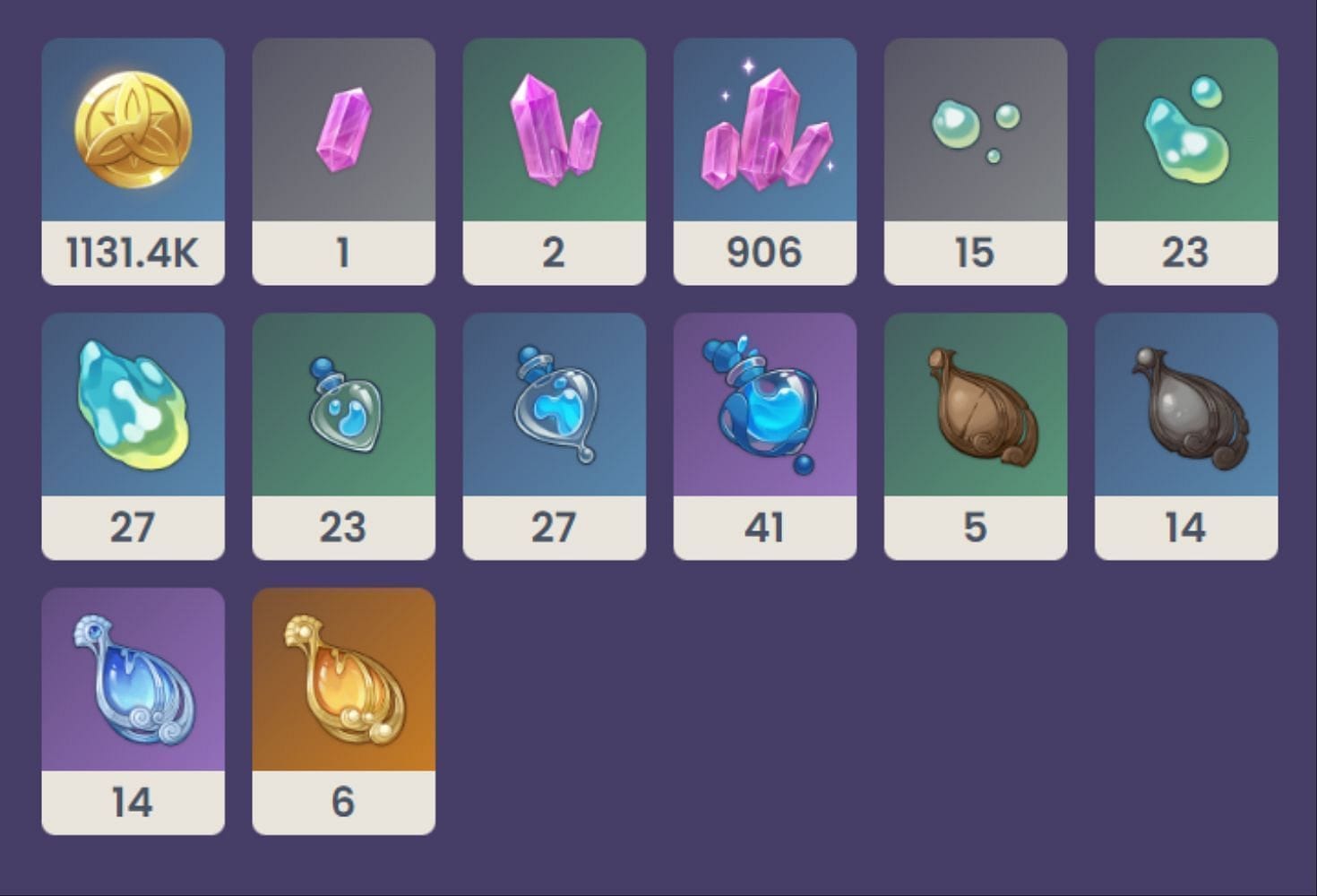The height and width of the screenshot is (896, 1317).
Task: Click the quantity 5 under the brown vessel
Action: pyautogui.click(x=976, y=529)
